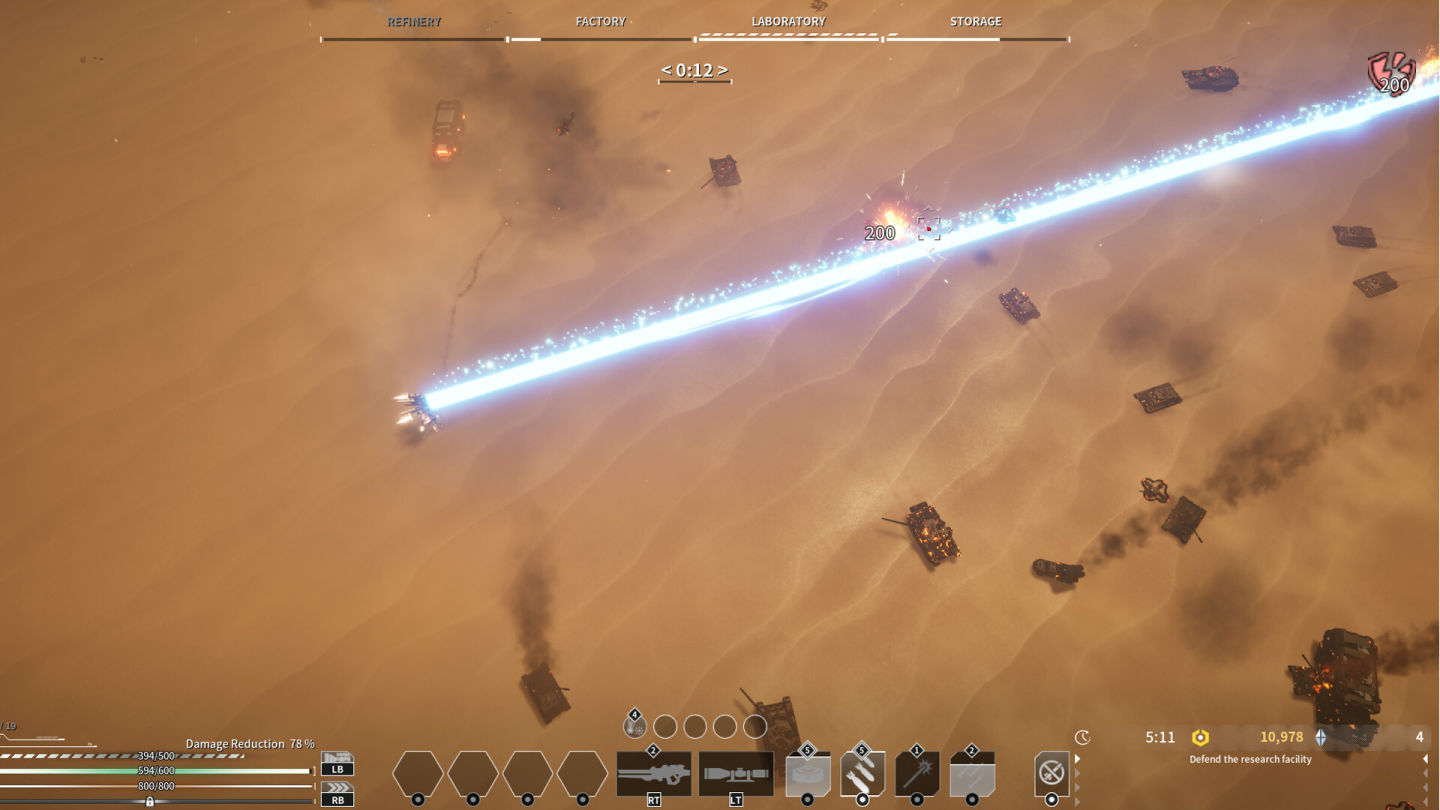Click the Defend the research facility objective

(x=1250, y=759)
